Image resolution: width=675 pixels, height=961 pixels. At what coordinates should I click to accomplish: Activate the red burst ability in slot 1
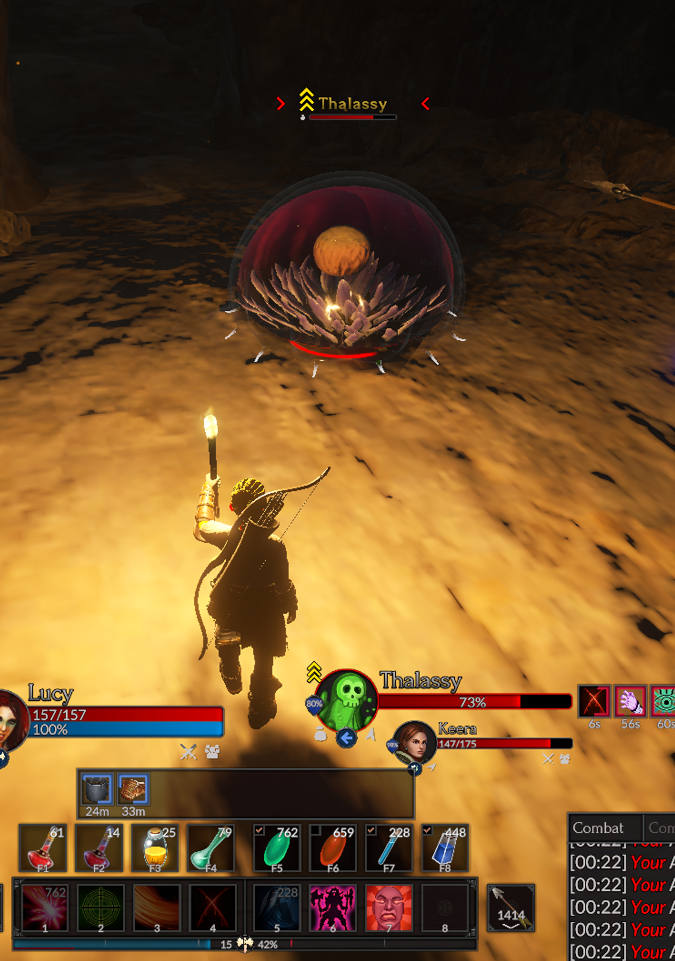pos(45,908)
